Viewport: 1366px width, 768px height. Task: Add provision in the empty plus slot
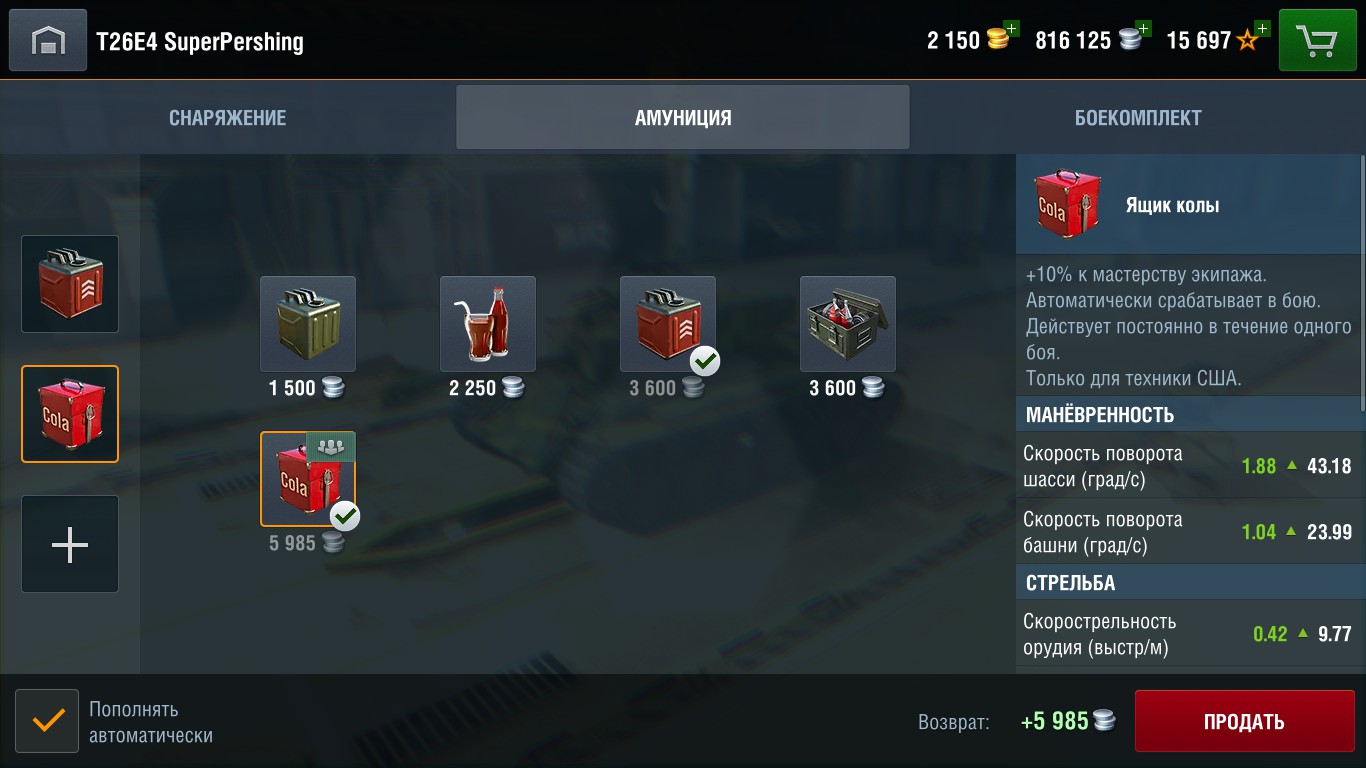(x=70, y=544)
